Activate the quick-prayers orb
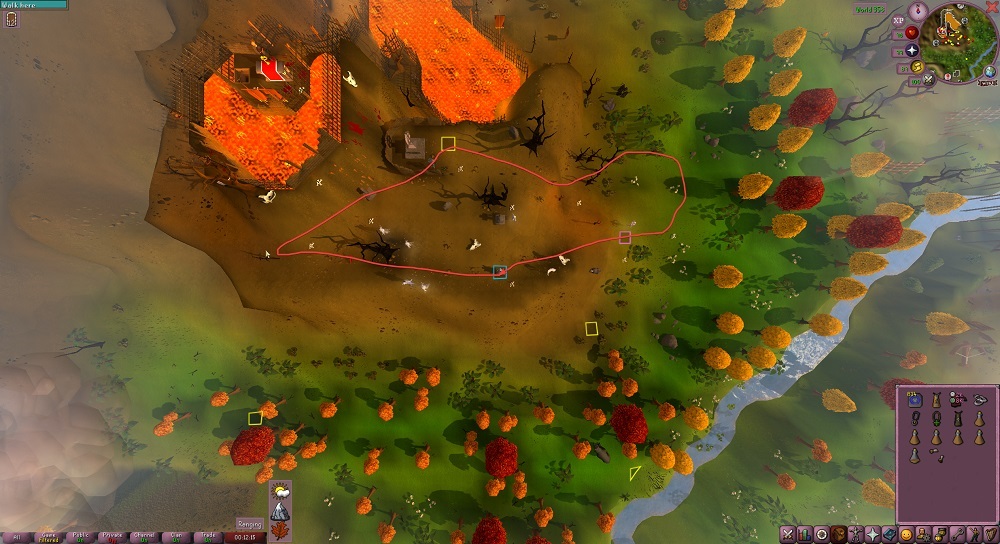The width and height of the screenshot is (1000, 544). click(x=912, y=50)
